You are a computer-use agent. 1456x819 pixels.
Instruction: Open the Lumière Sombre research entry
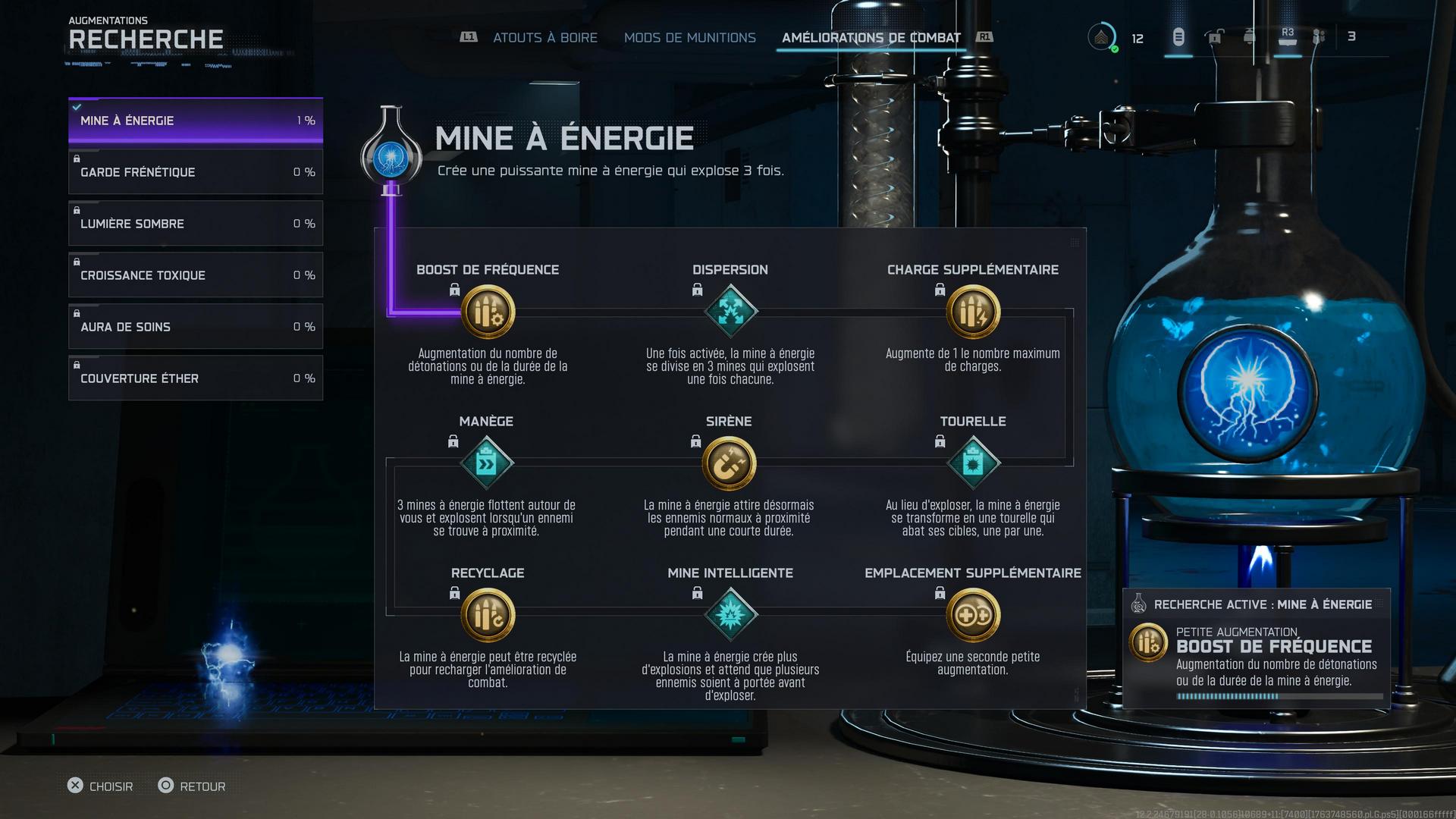(196, 224)
